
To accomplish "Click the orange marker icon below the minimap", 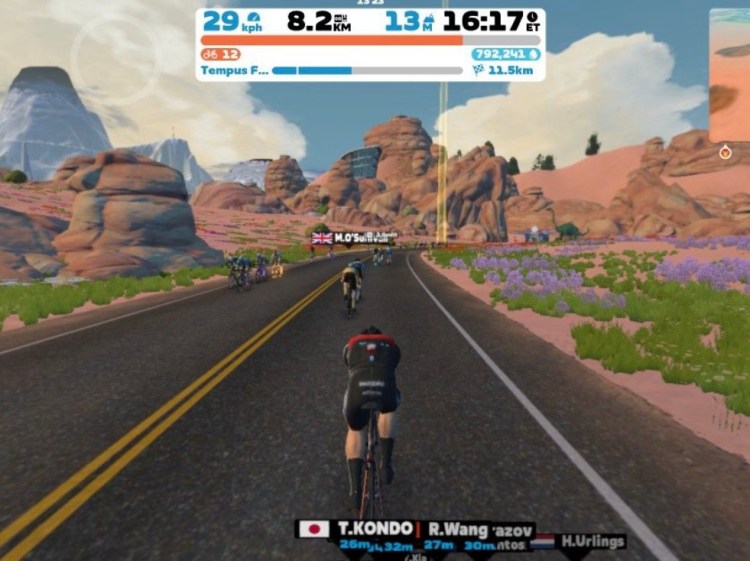I will click(725, 153).
